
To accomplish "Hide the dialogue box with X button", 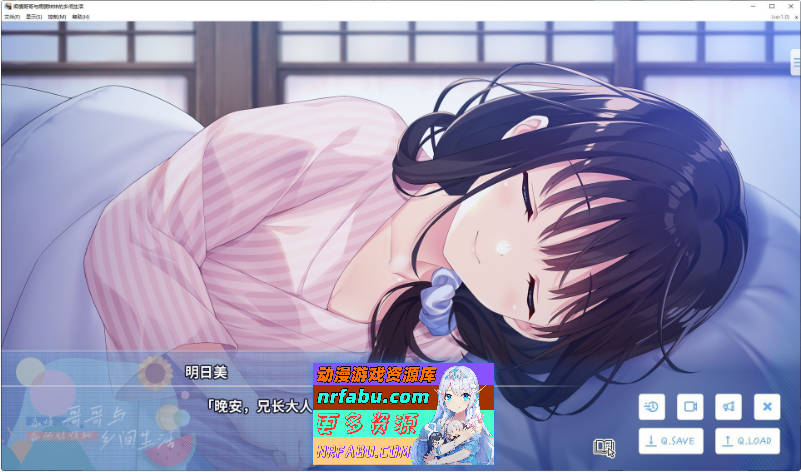I will tap(767, 406).
